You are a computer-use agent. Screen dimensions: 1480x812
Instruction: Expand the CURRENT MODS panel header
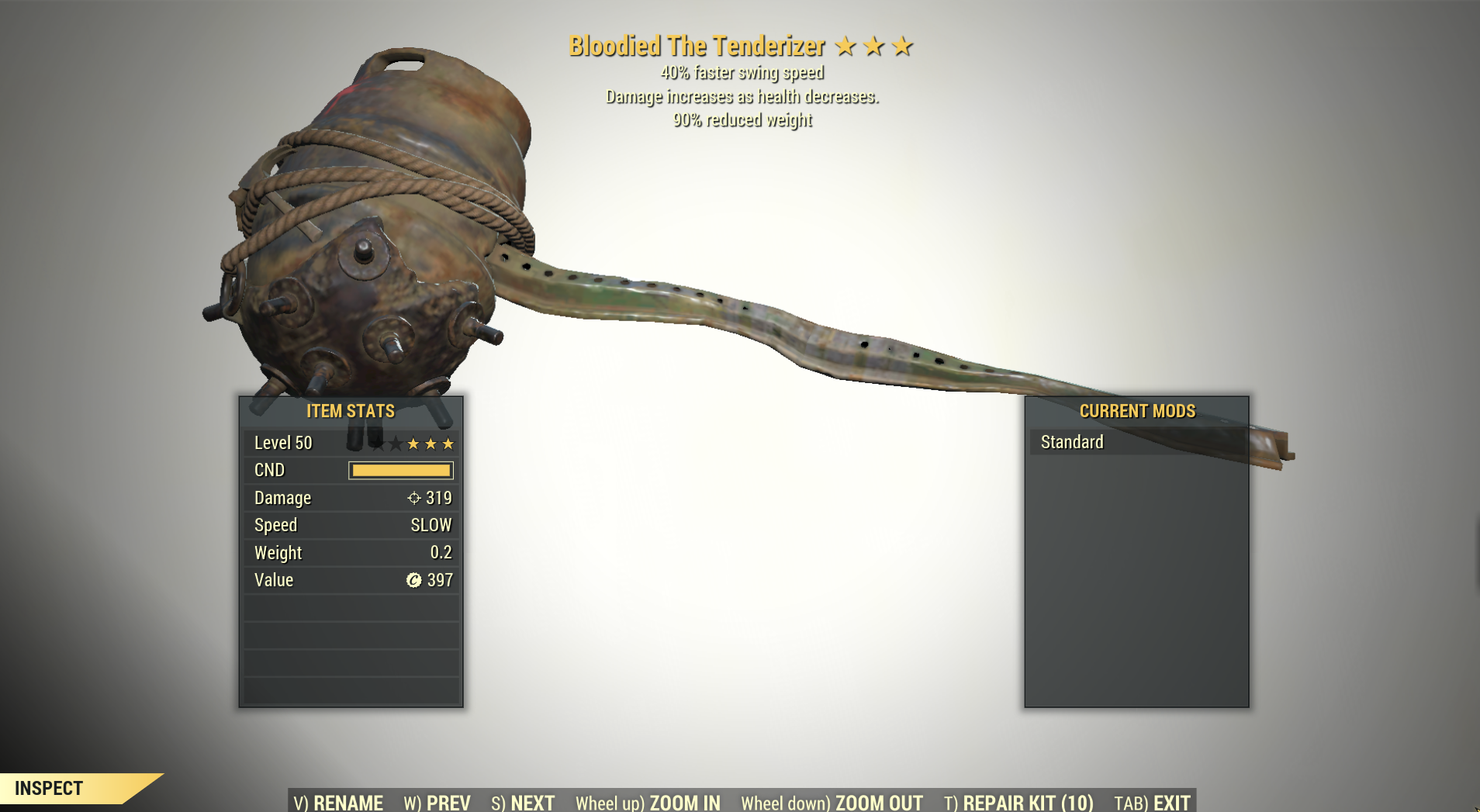point(1137,411)
